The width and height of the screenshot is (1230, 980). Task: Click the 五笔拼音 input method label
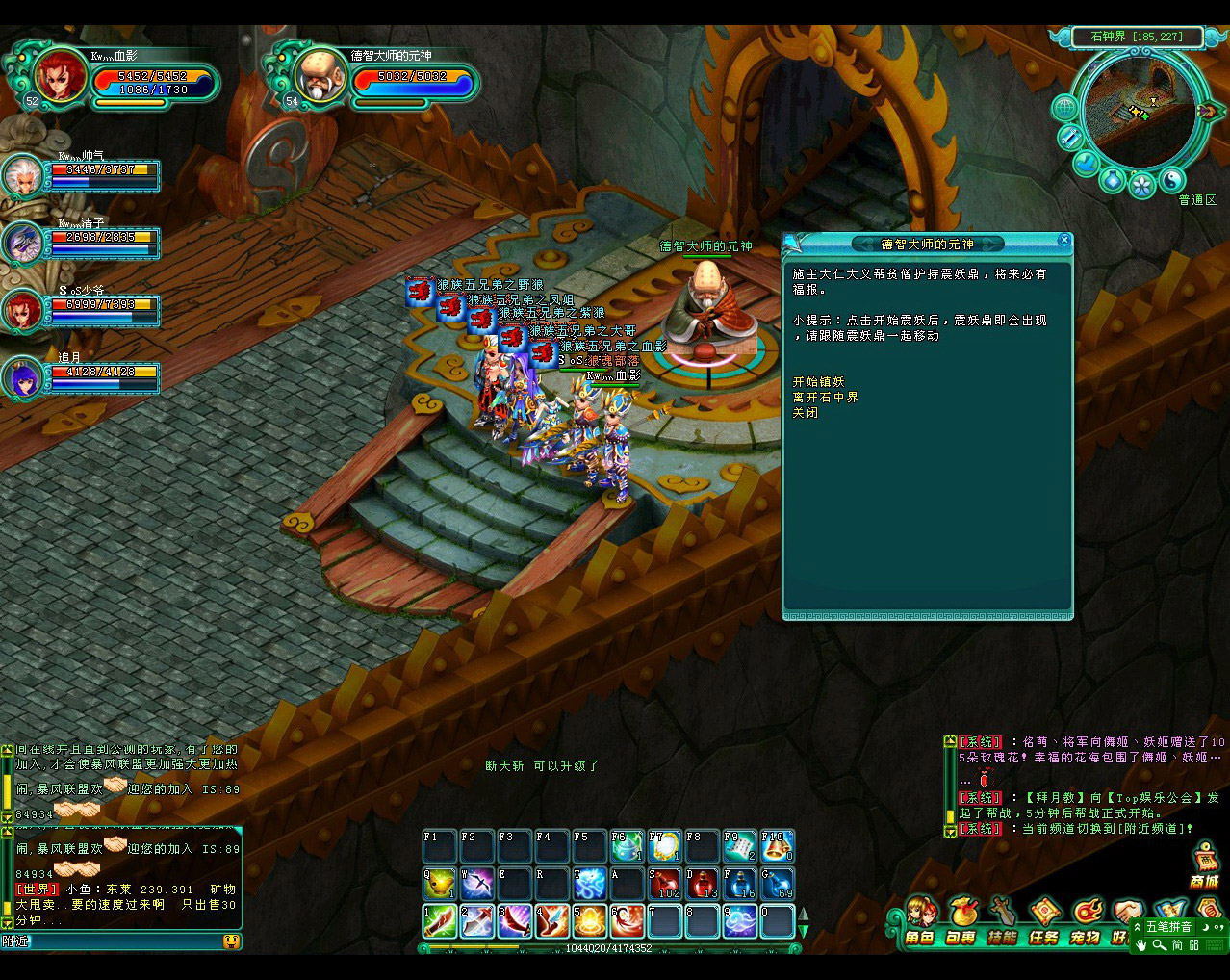pyautogui.click(x=1168, y=927)
